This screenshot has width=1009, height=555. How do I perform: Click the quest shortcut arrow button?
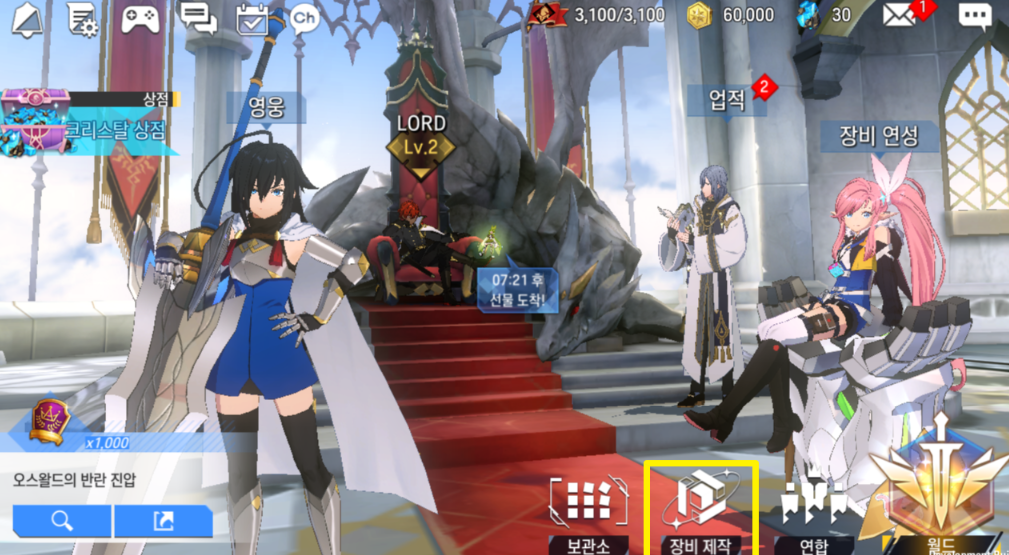(163, 520)
